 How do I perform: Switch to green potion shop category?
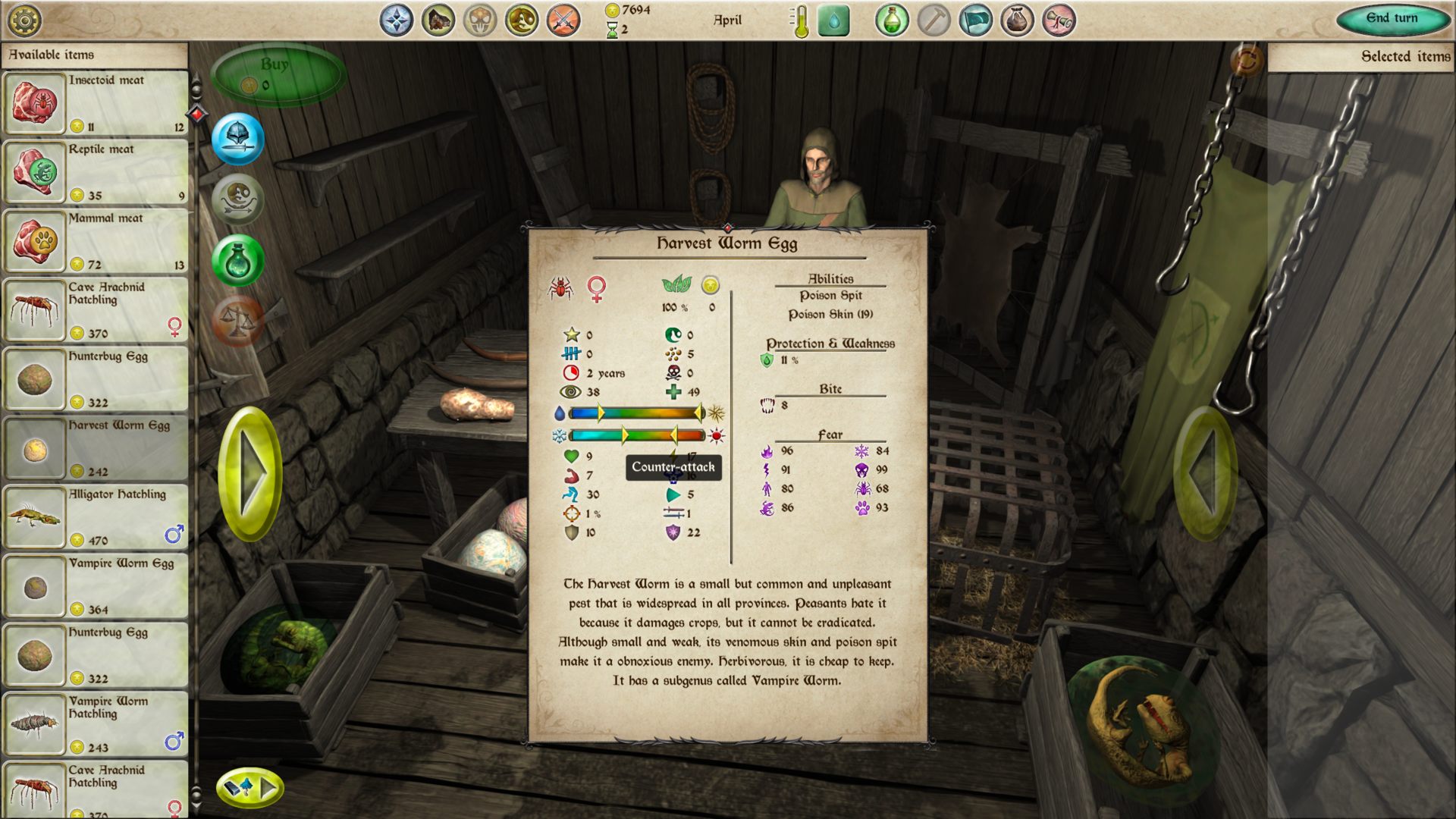click(x=238, y=261)
